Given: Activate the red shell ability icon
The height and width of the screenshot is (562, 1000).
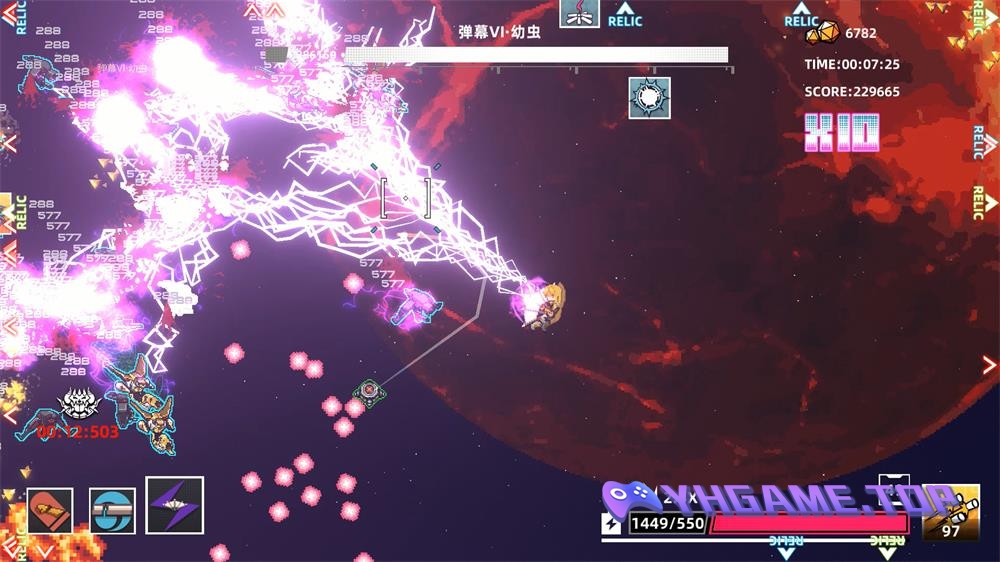Looking at the screenshot, I should [x=50, y=510].
